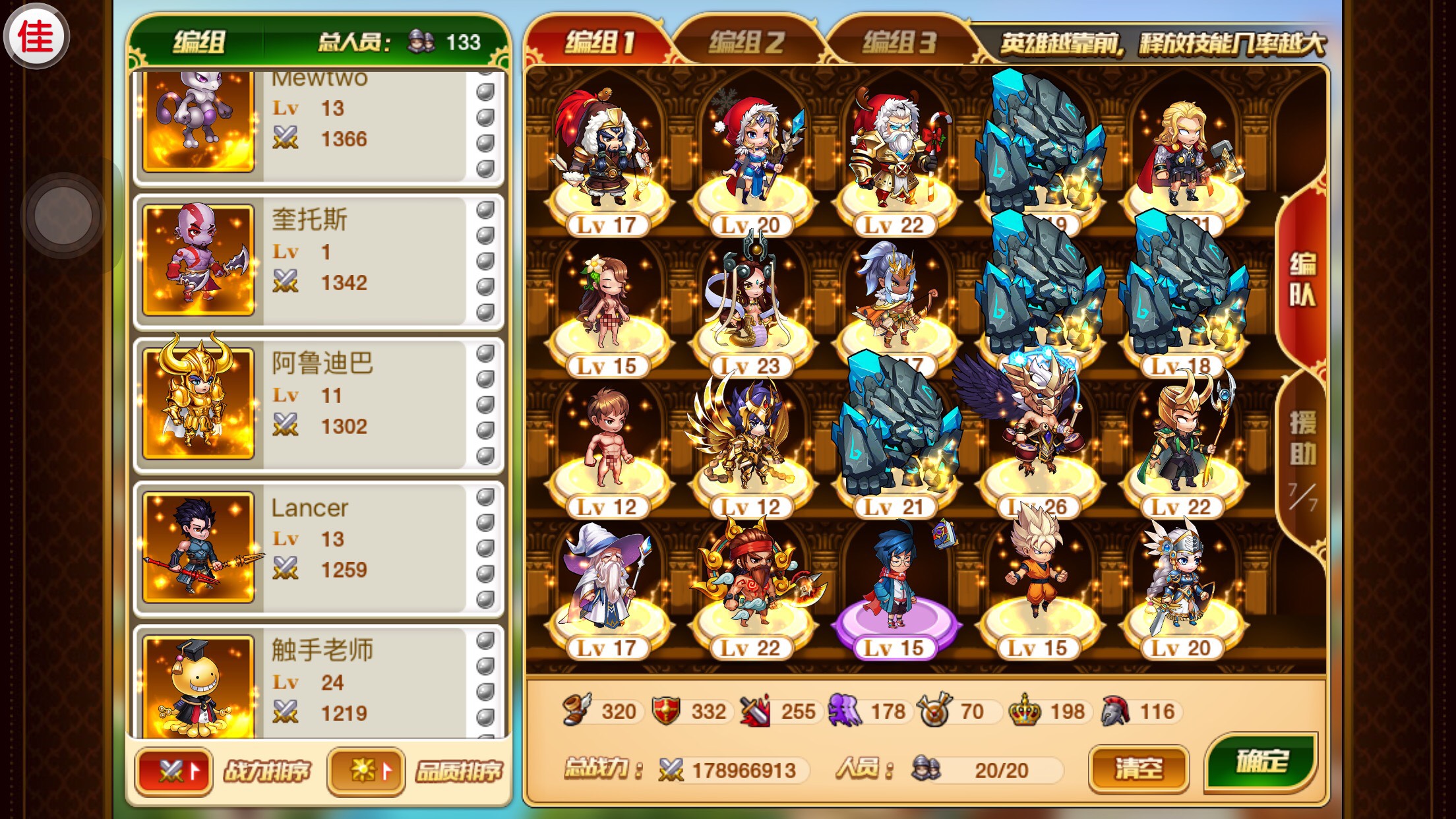Screen dimensions: 1456x819
Task: Tap the grey floating assistive button
Action: [63, 215]
